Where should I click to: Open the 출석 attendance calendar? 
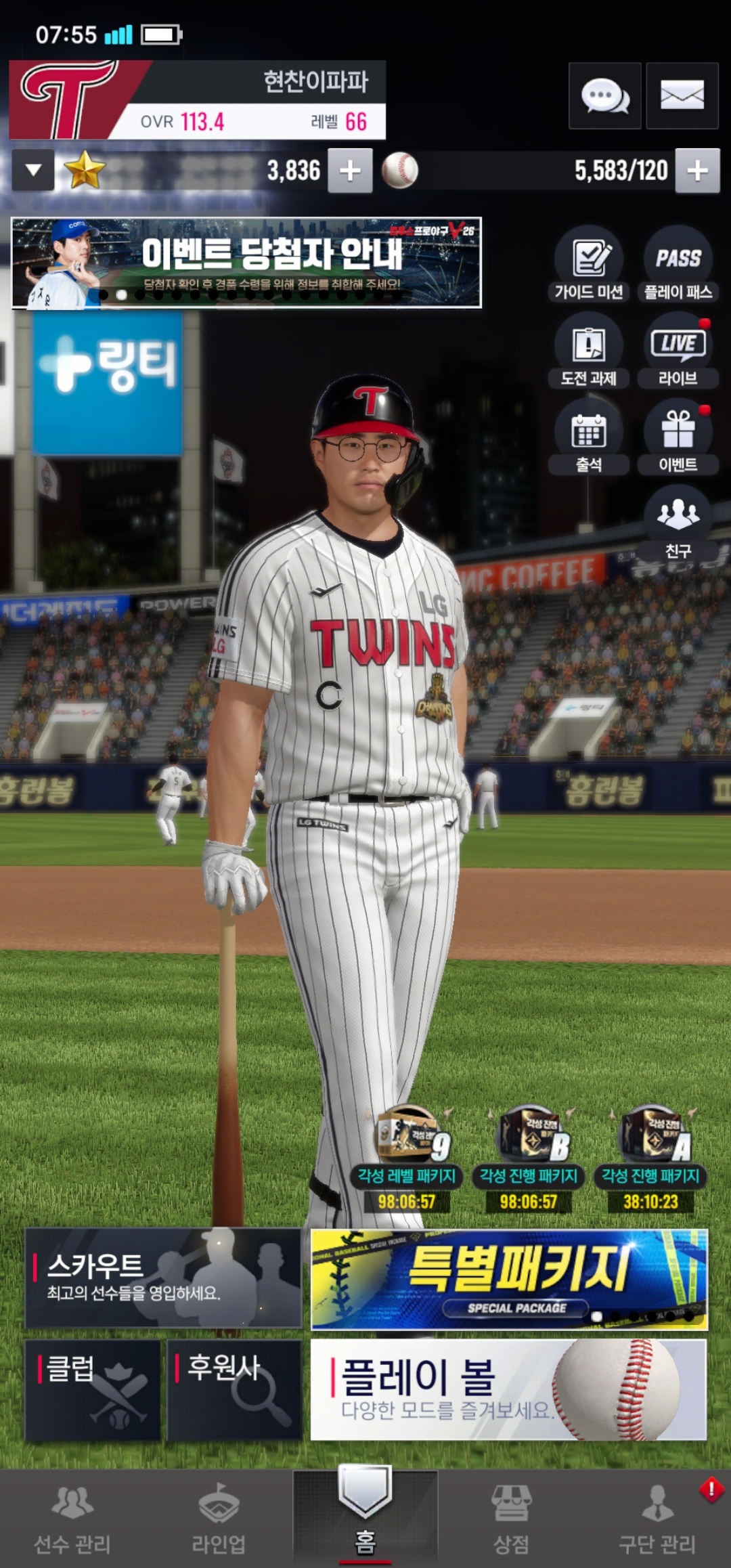(589, 438)
